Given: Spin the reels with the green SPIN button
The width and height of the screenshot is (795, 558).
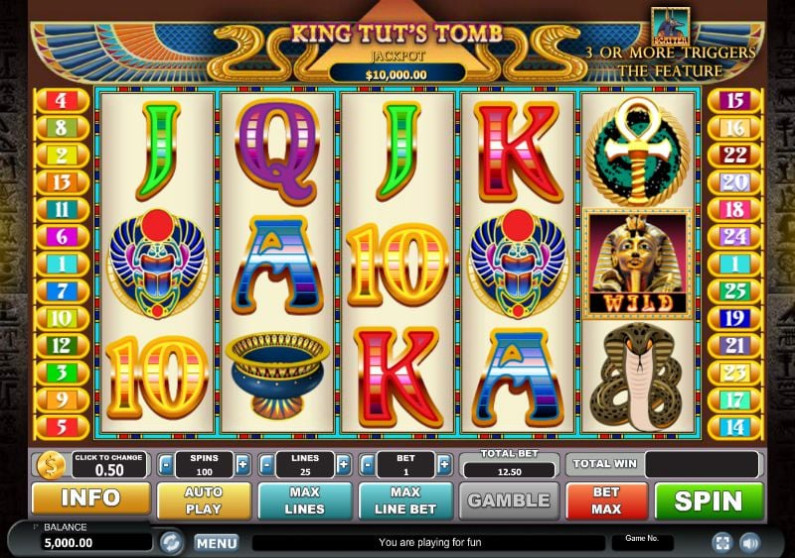Looking at the screenshot, I should (x=709, y=500).
